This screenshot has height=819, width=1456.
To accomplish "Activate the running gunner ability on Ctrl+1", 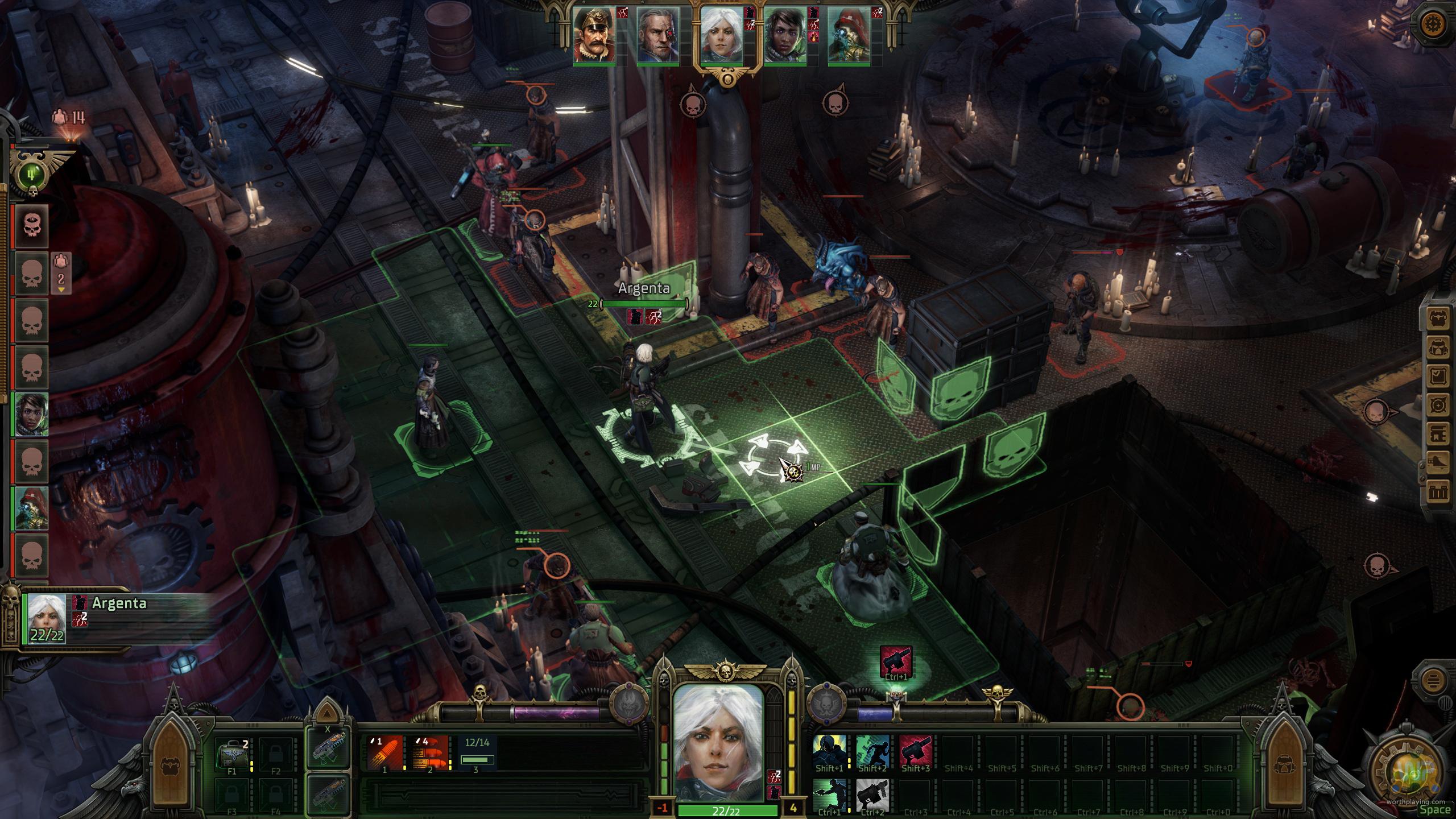I will 829,795.
